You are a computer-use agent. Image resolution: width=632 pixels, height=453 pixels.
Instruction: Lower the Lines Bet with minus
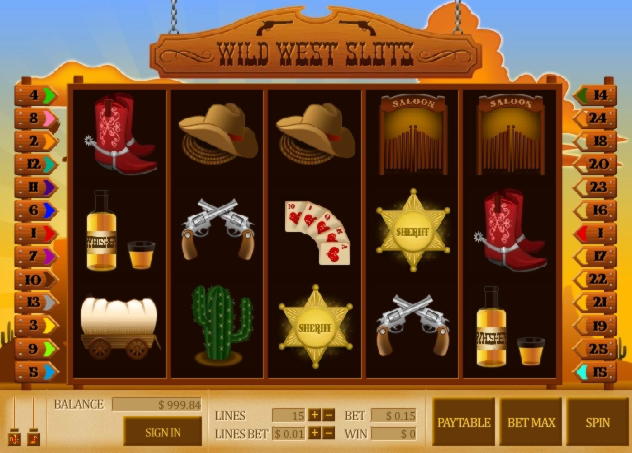tap(328, 433)
